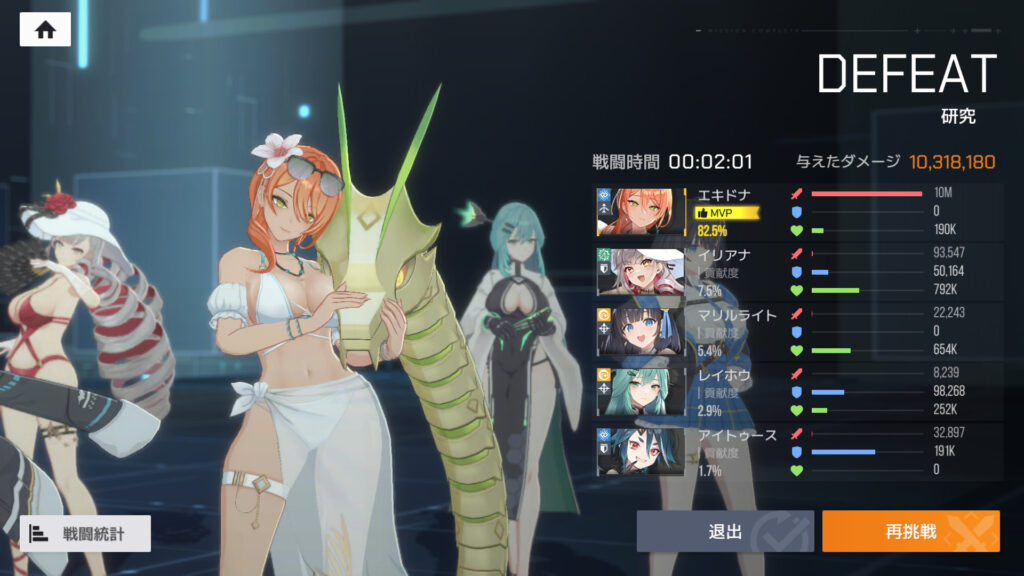Open the 戦闘統計 battle statistics
Image resolution: width=1024 pixels, height=576 pixels.
pos(85,534)
